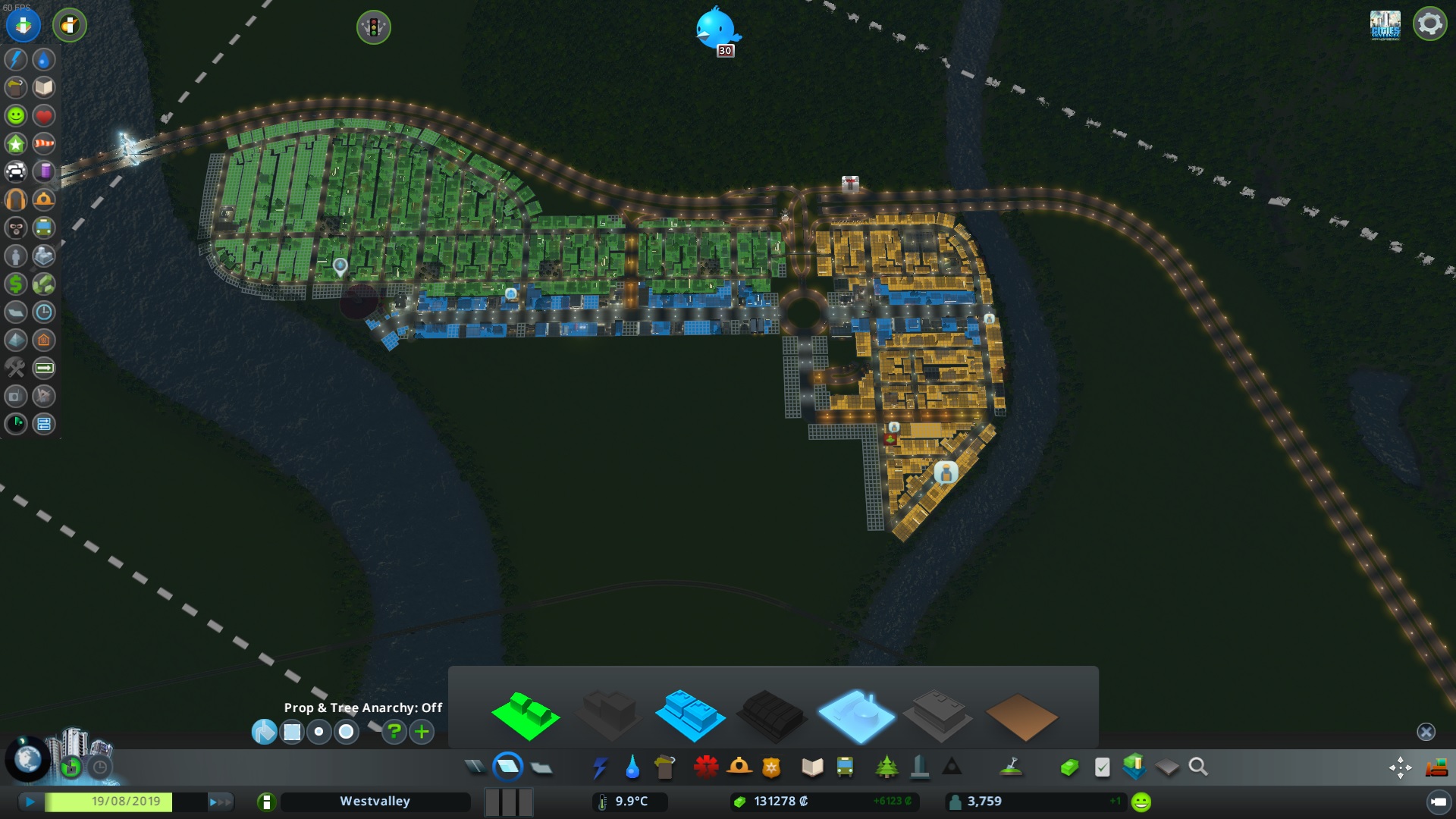
Task: Select the low density residential zone
Action: point(526,715)
